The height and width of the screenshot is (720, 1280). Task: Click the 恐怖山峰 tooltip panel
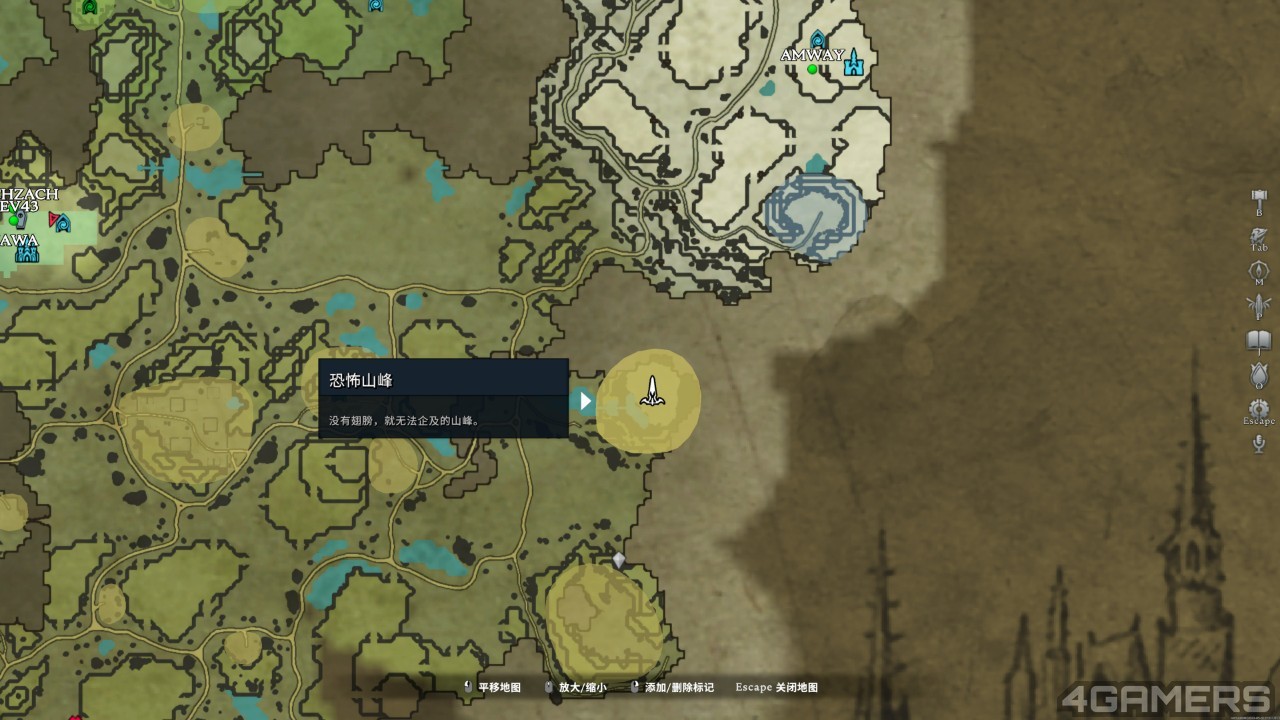point(443,398)
